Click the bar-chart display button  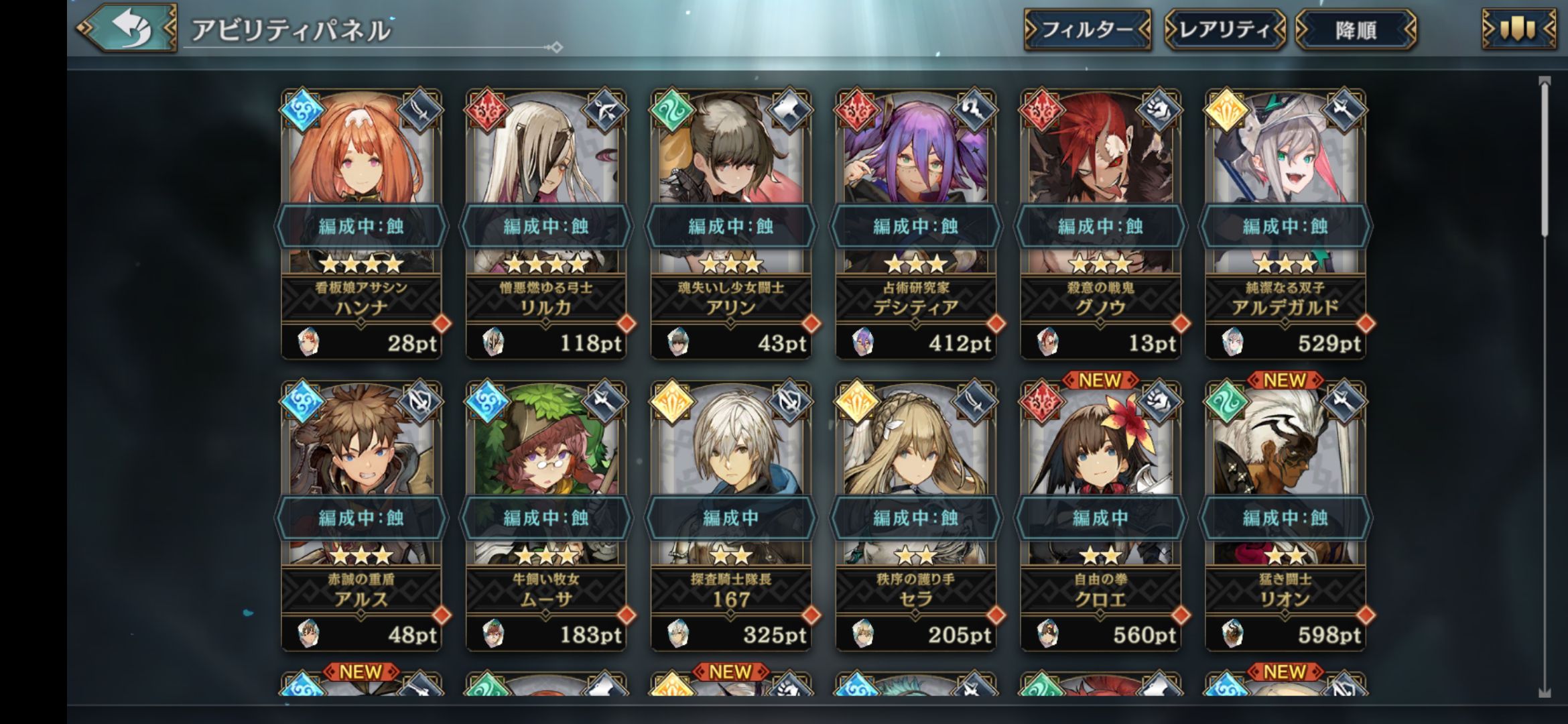tap(1518, 29)
